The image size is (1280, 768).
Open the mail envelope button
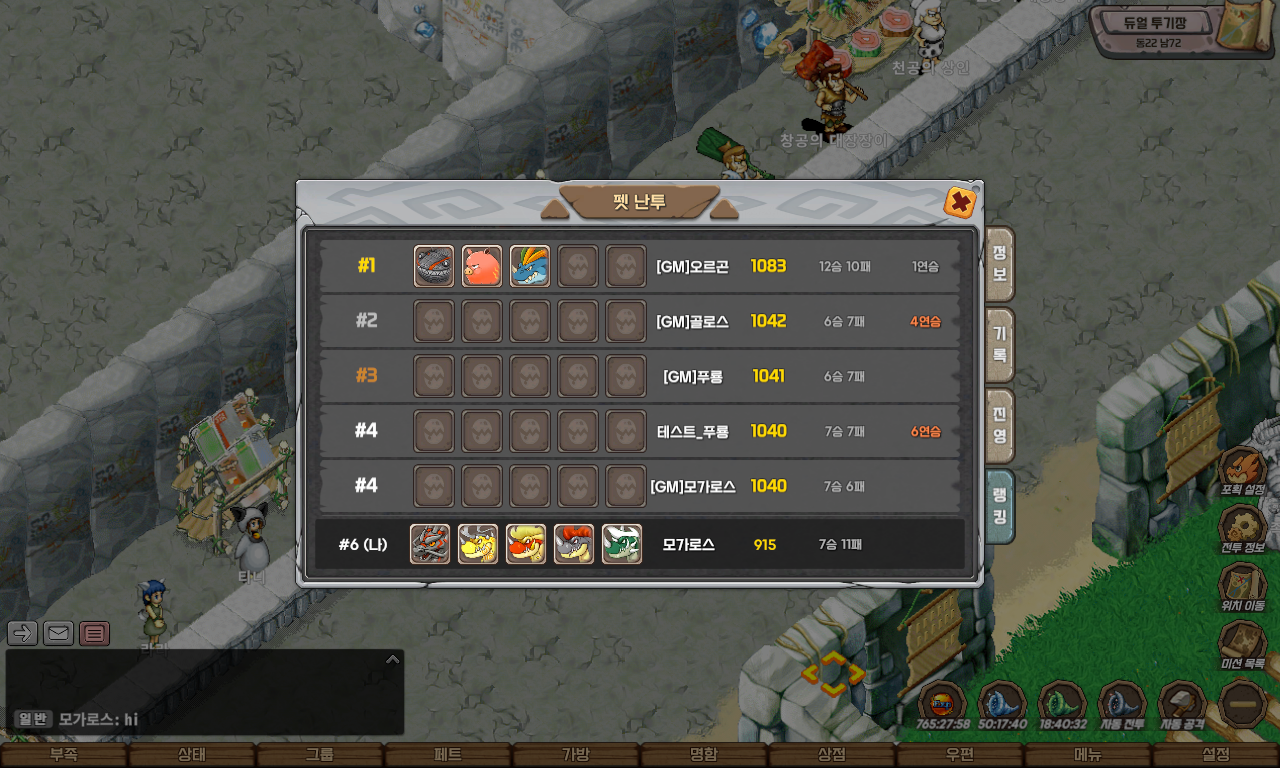(x=58, y=633)
